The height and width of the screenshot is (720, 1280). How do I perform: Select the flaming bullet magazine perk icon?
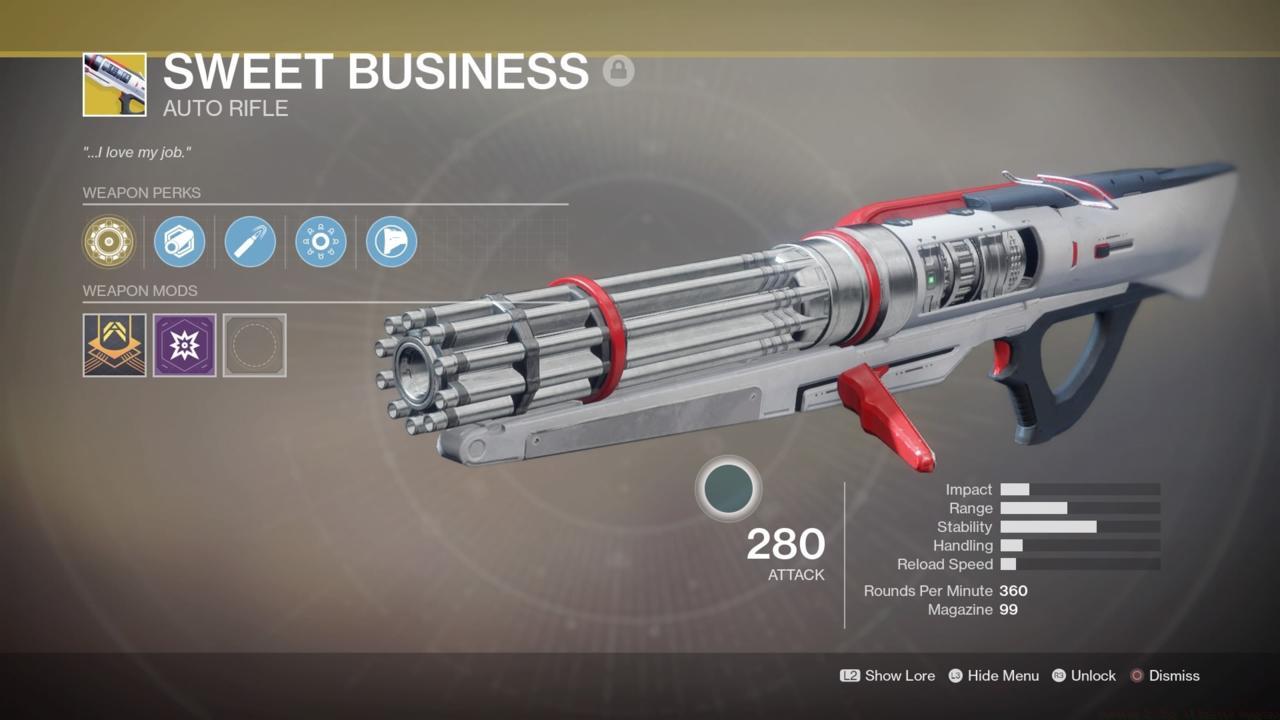point(248,242)
